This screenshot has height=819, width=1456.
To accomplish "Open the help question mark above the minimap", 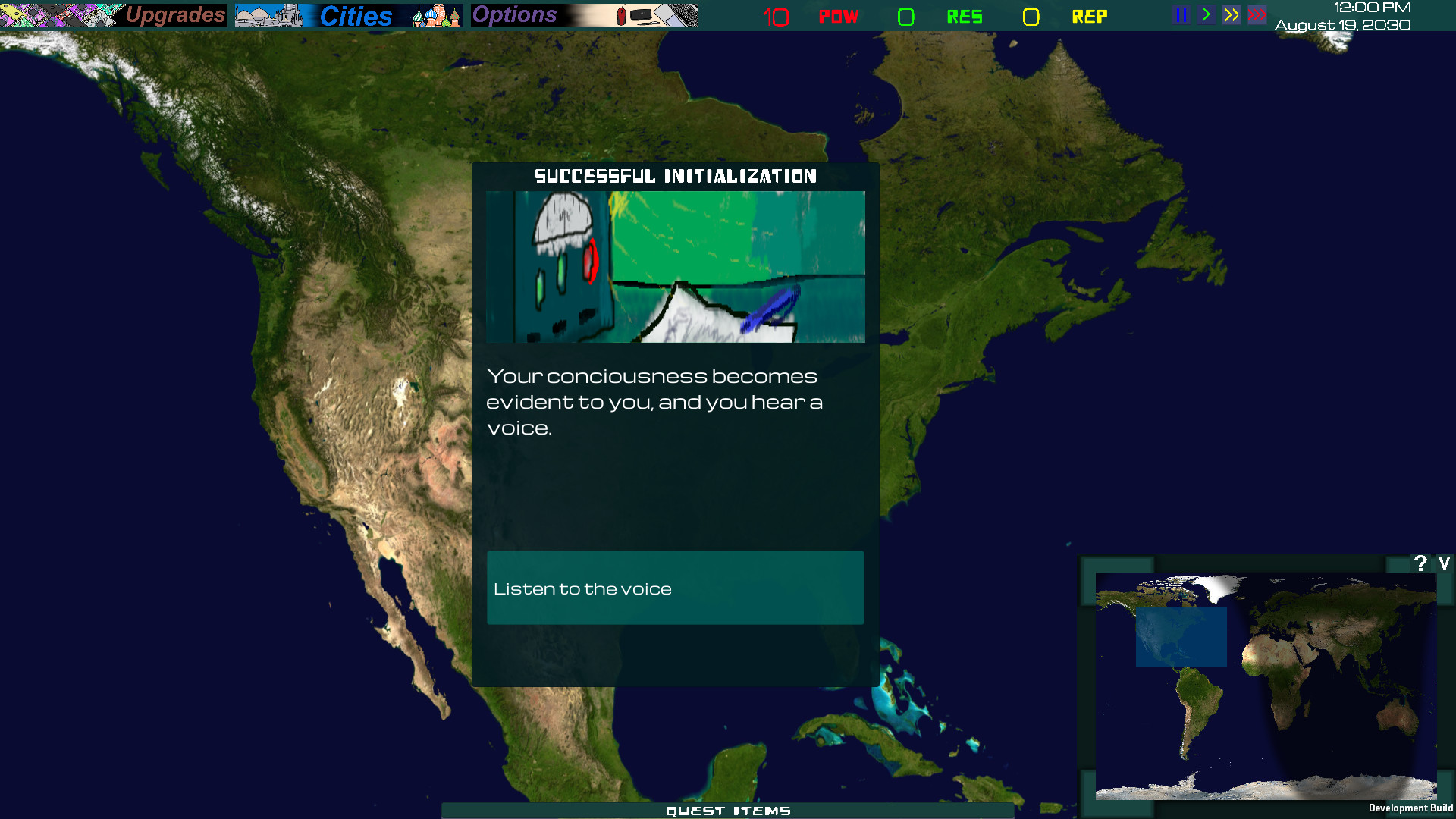I will 1419,562.
